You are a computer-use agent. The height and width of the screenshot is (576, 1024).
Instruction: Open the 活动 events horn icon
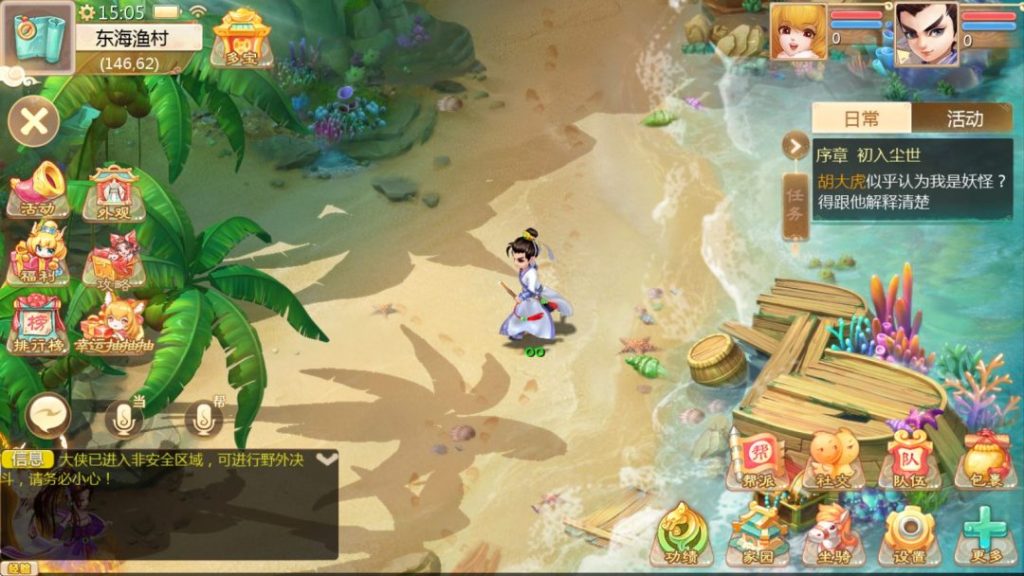click(37, 191)
